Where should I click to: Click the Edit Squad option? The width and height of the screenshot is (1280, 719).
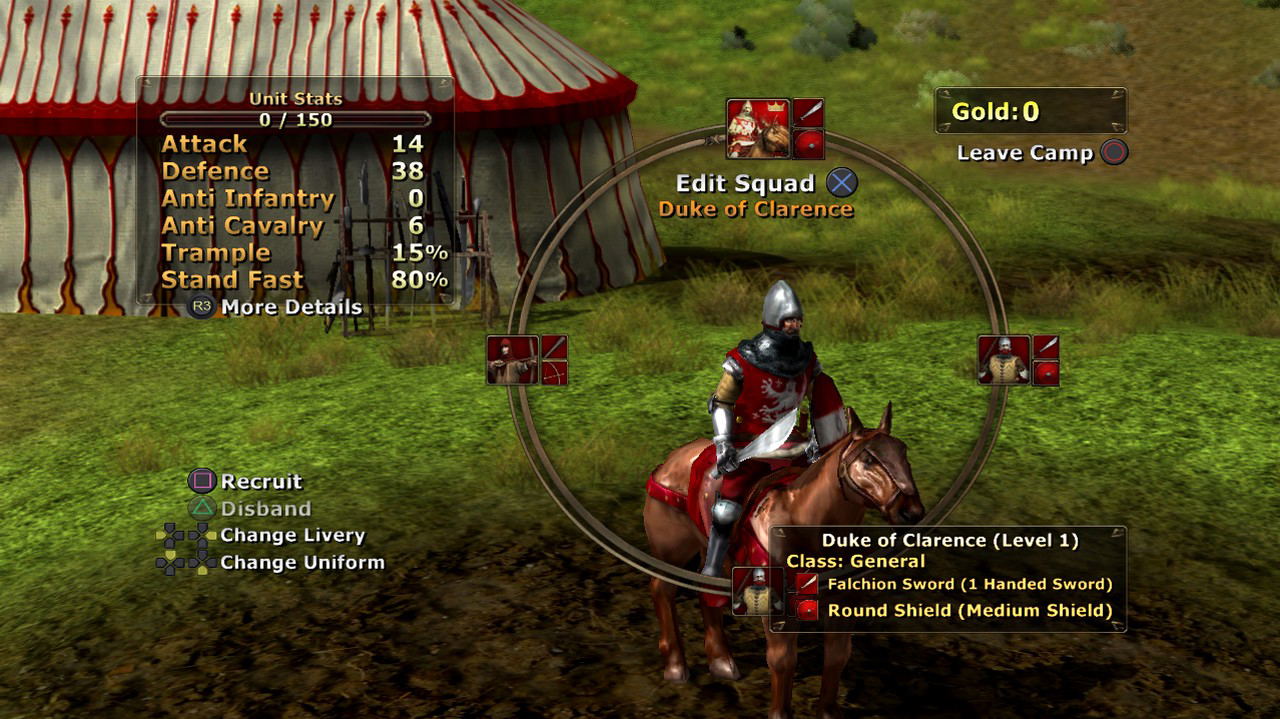coord(745,183)
